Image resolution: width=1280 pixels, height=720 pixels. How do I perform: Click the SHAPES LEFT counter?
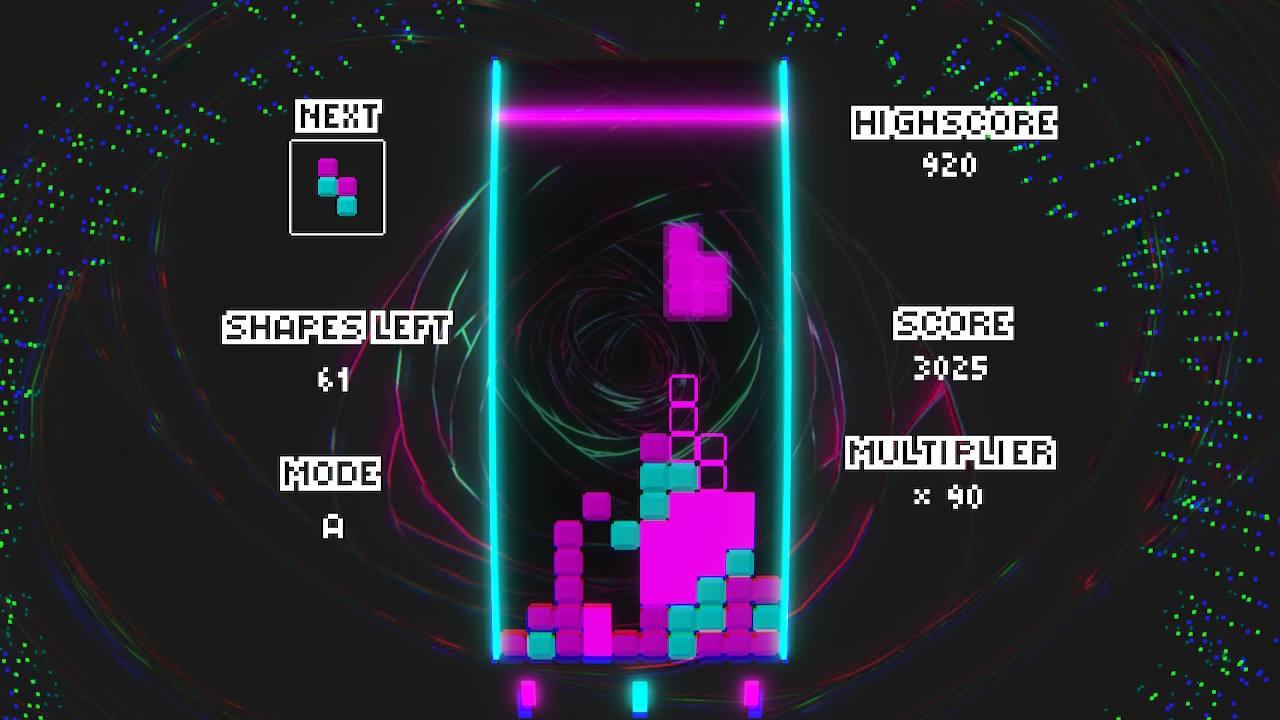click(x=334, y=380)
